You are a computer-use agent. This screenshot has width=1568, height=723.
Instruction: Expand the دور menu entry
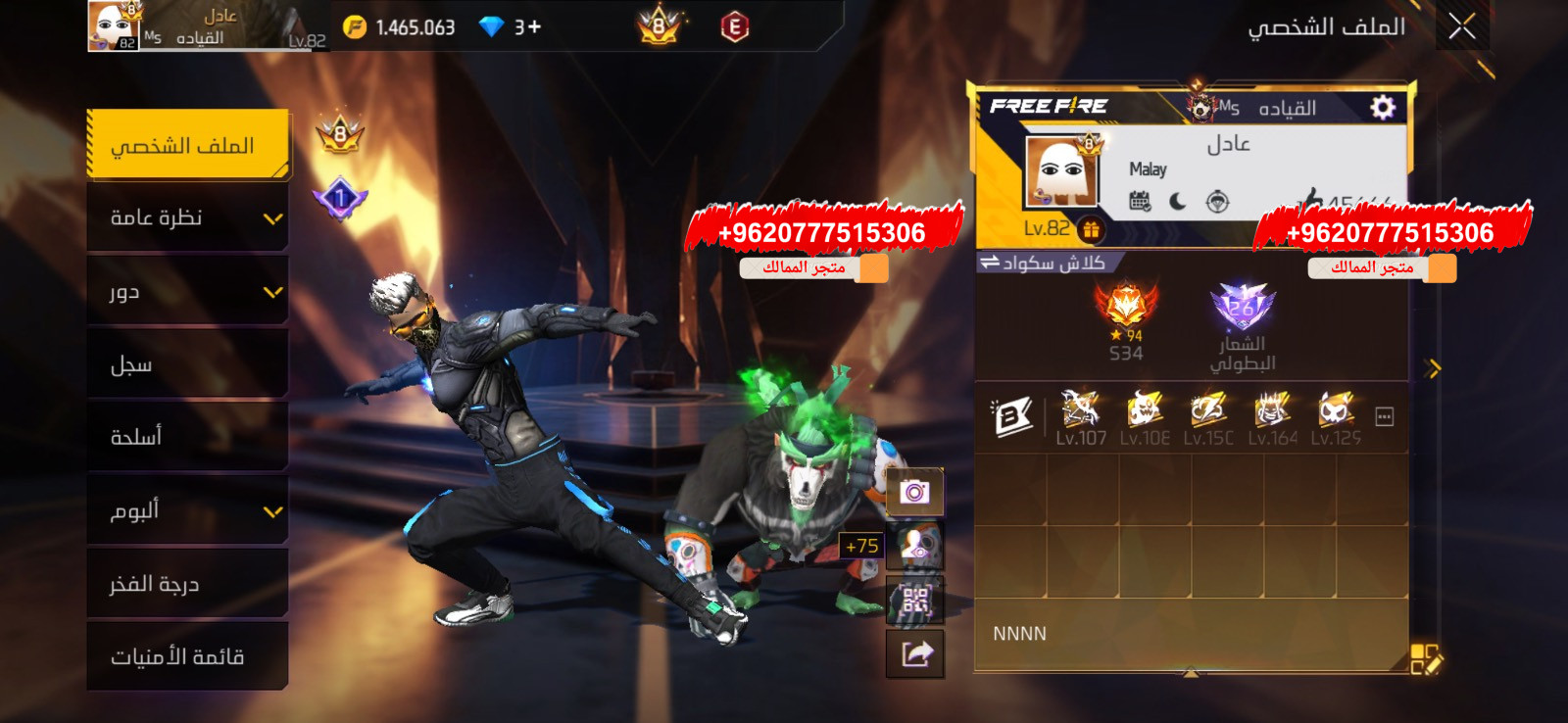(186, 291)
